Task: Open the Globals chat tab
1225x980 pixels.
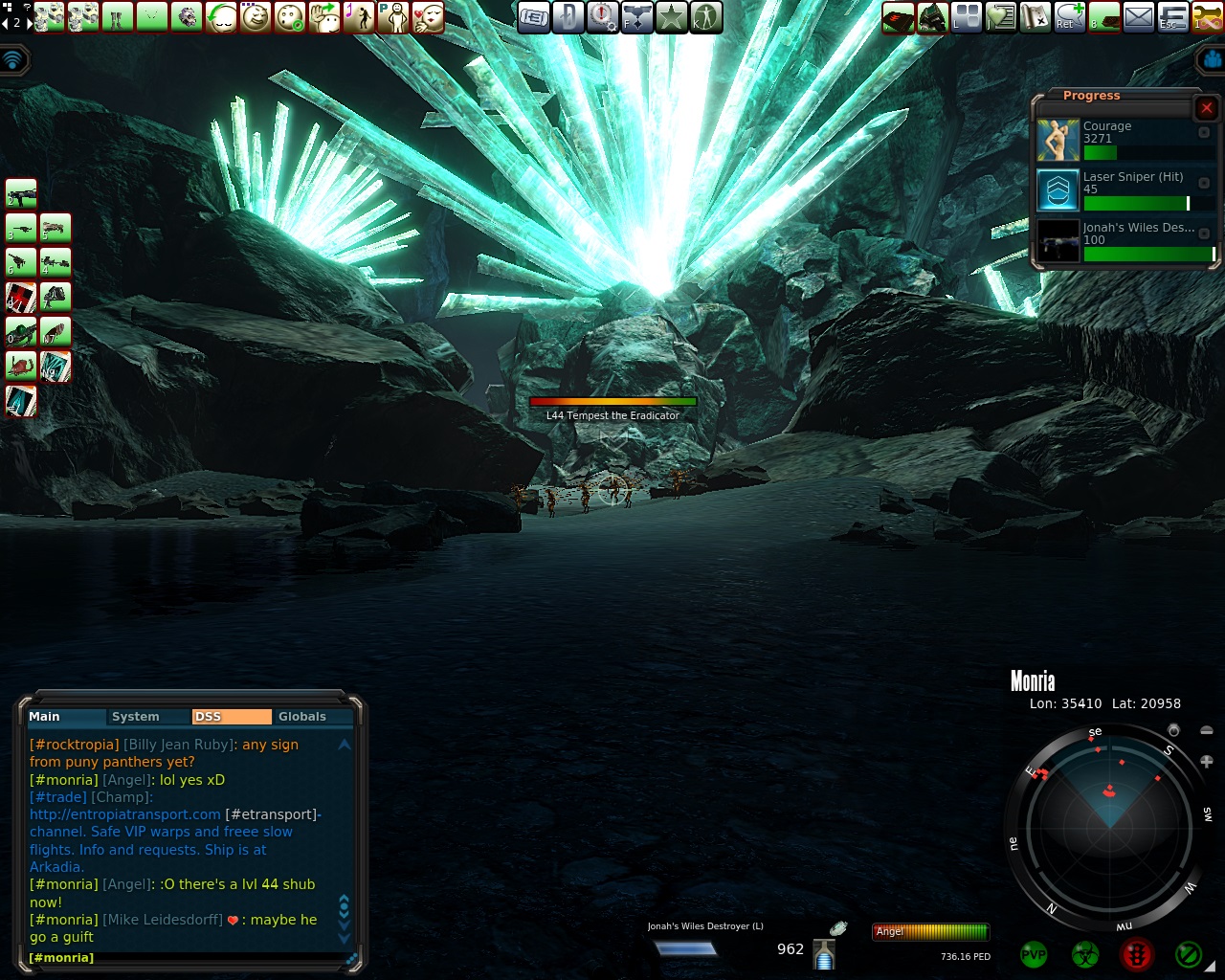Action: 301,717
